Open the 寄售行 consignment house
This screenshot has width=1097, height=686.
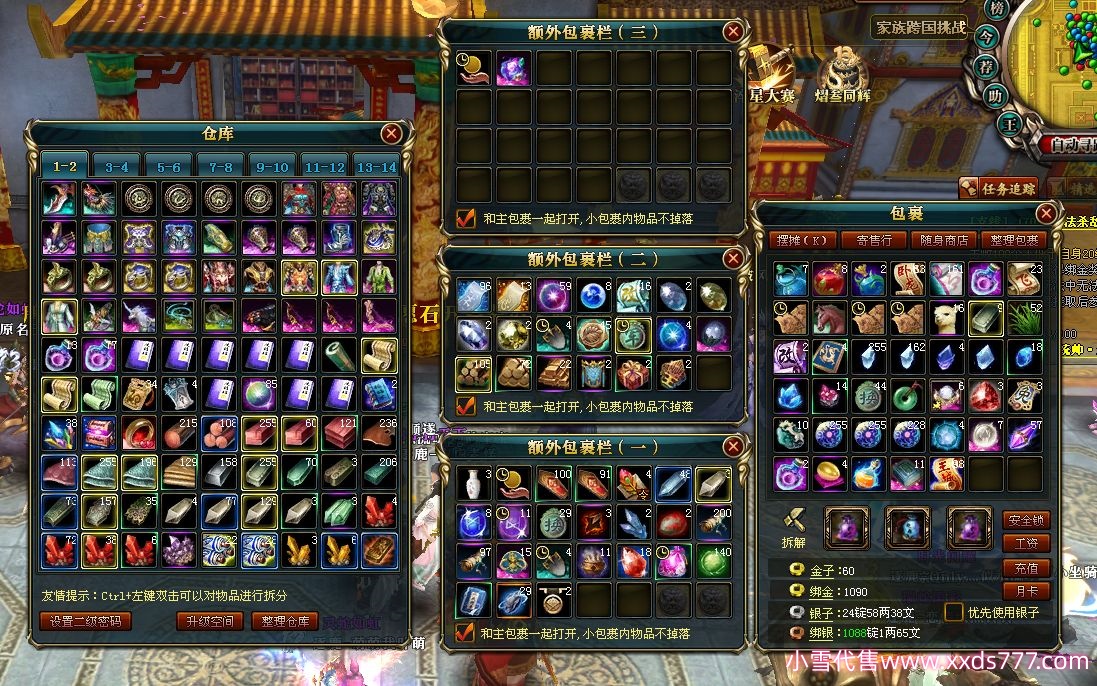pyautogui.click(x=873, y=240)
